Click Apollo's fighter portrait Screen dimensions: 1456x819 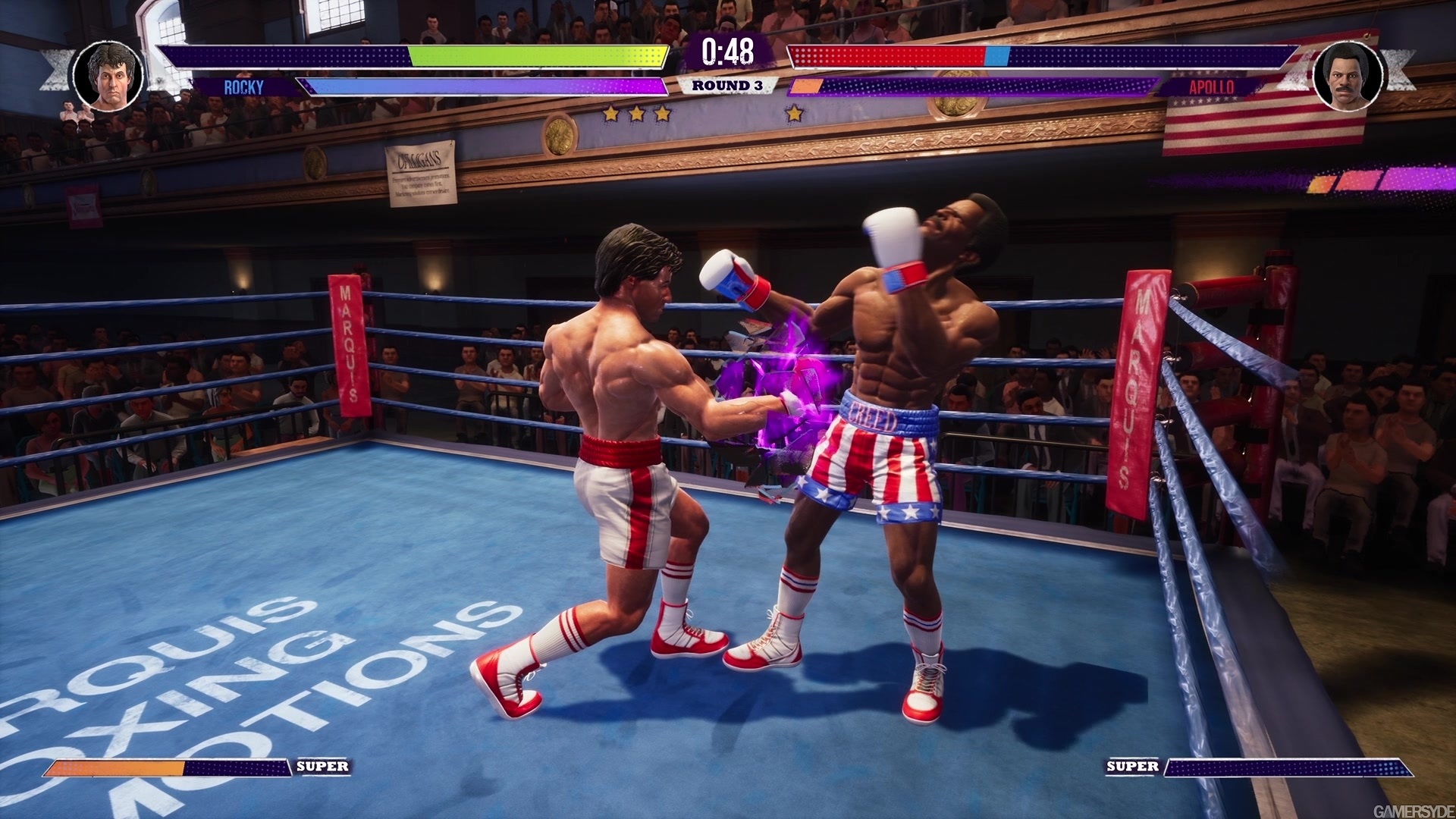[x=1348, y=74]
